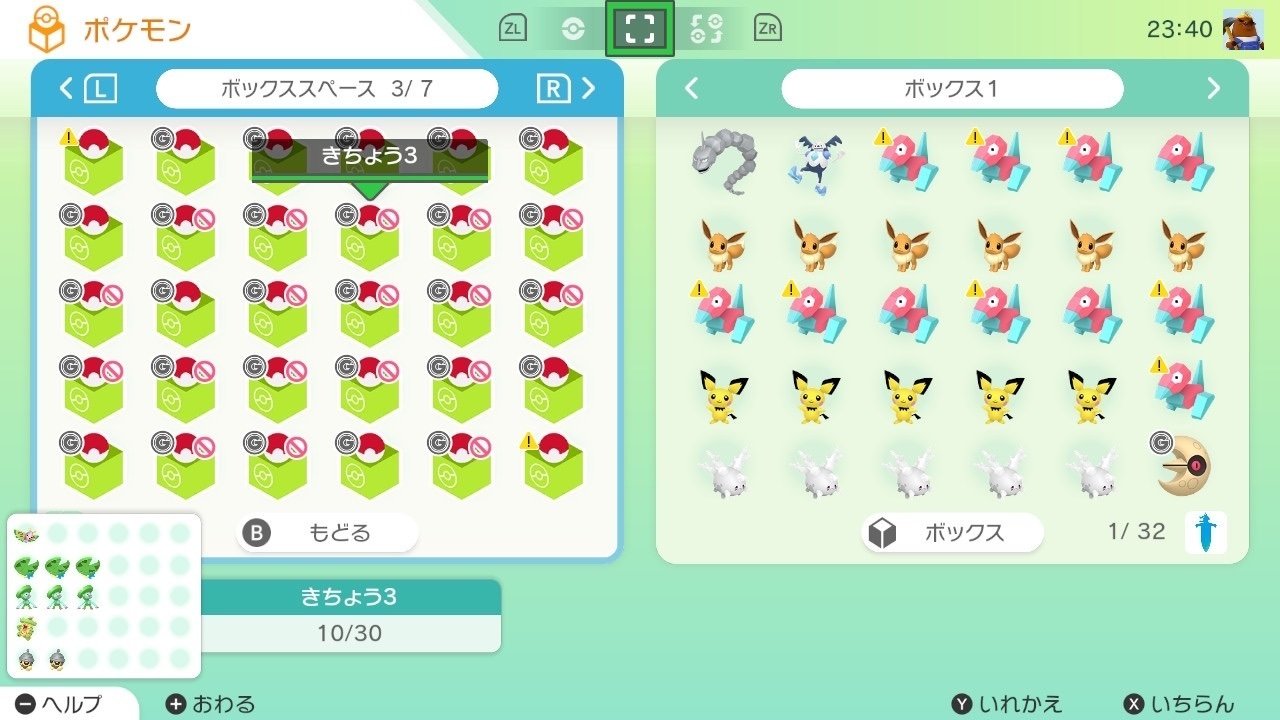
Task: Advance box spaces using the R chevron
Action: (x=588, y=88)
